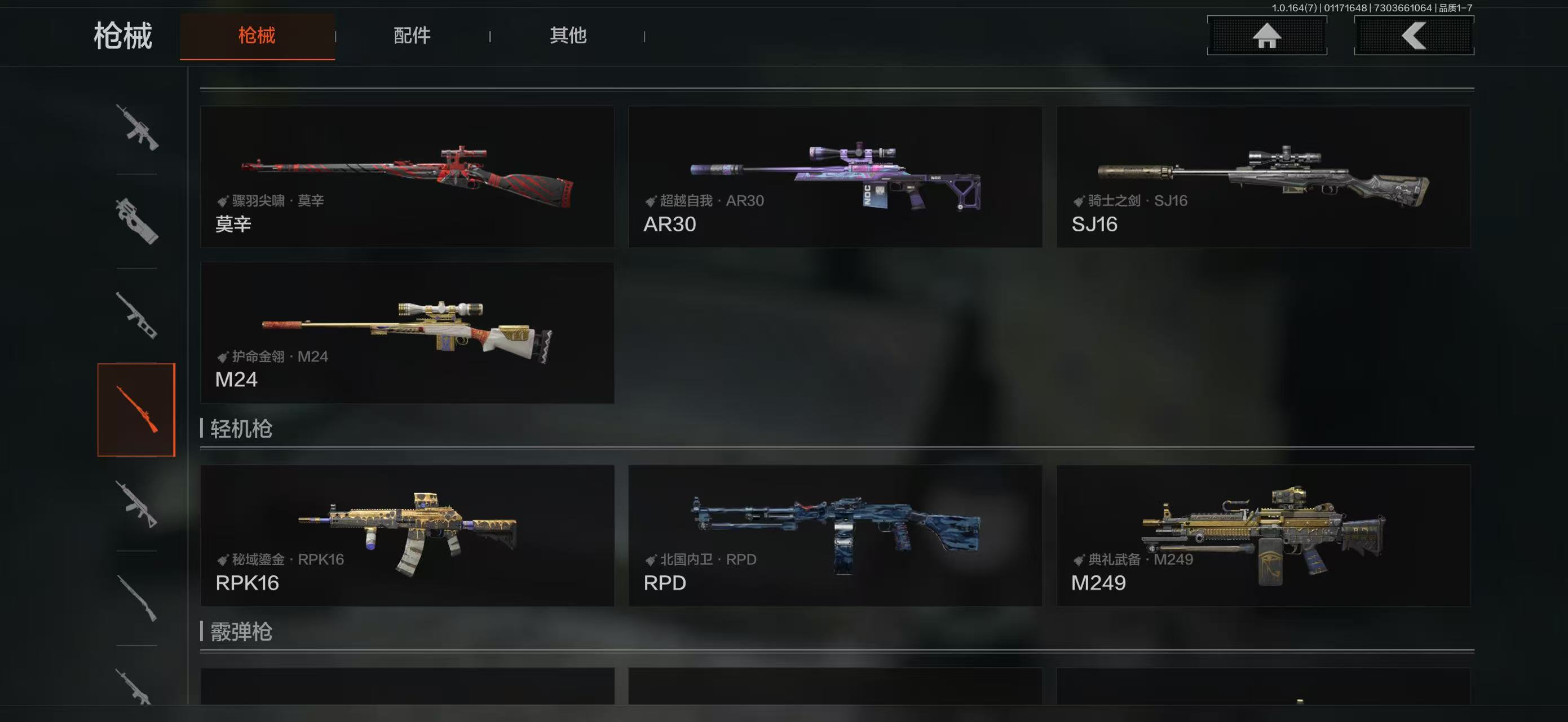
Task: Select the 其他 tab
Action: coord(567,36)
